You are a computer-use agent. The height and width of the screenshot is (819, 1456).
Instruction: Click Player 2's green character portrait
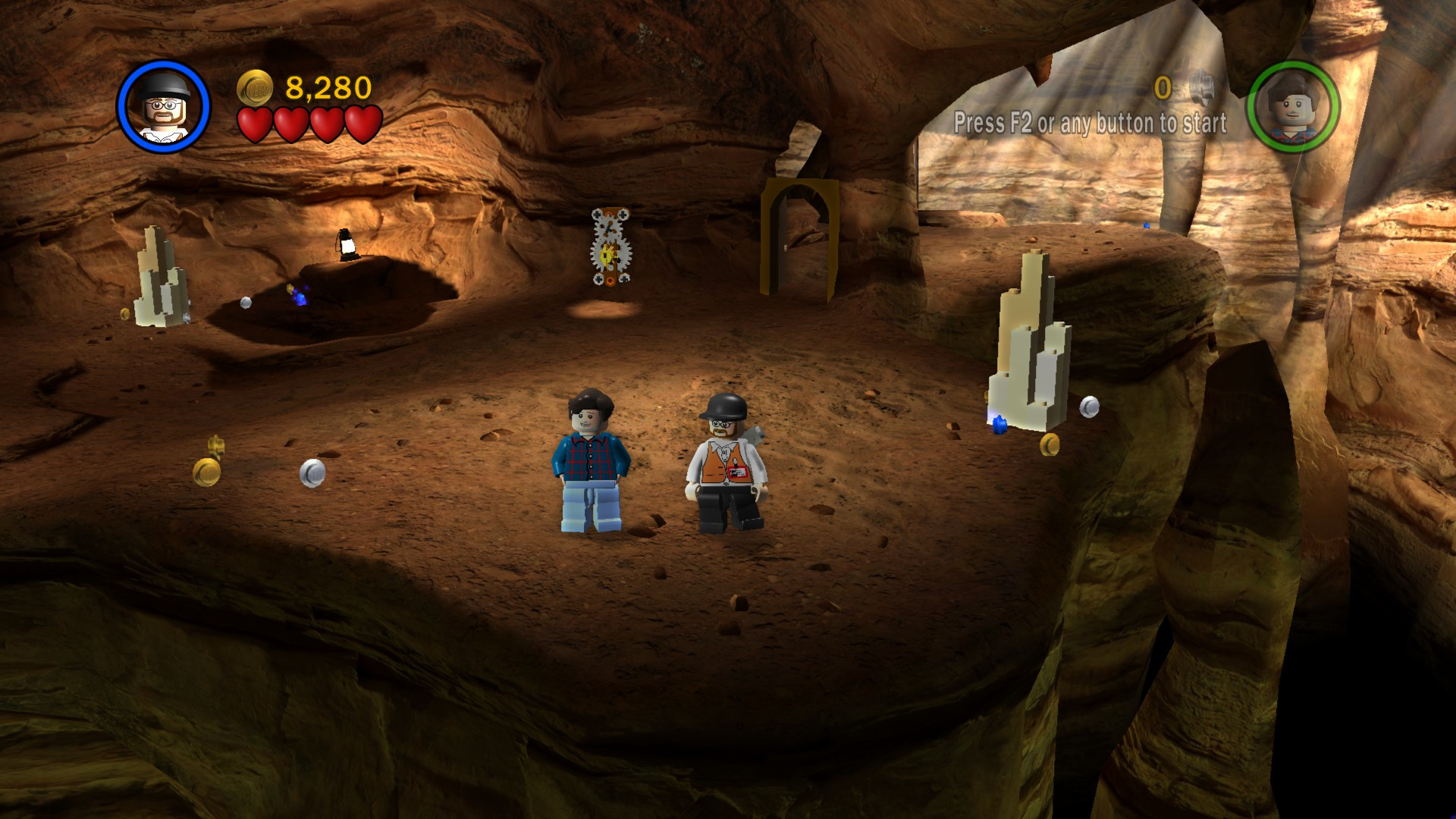click(1295, 106)
